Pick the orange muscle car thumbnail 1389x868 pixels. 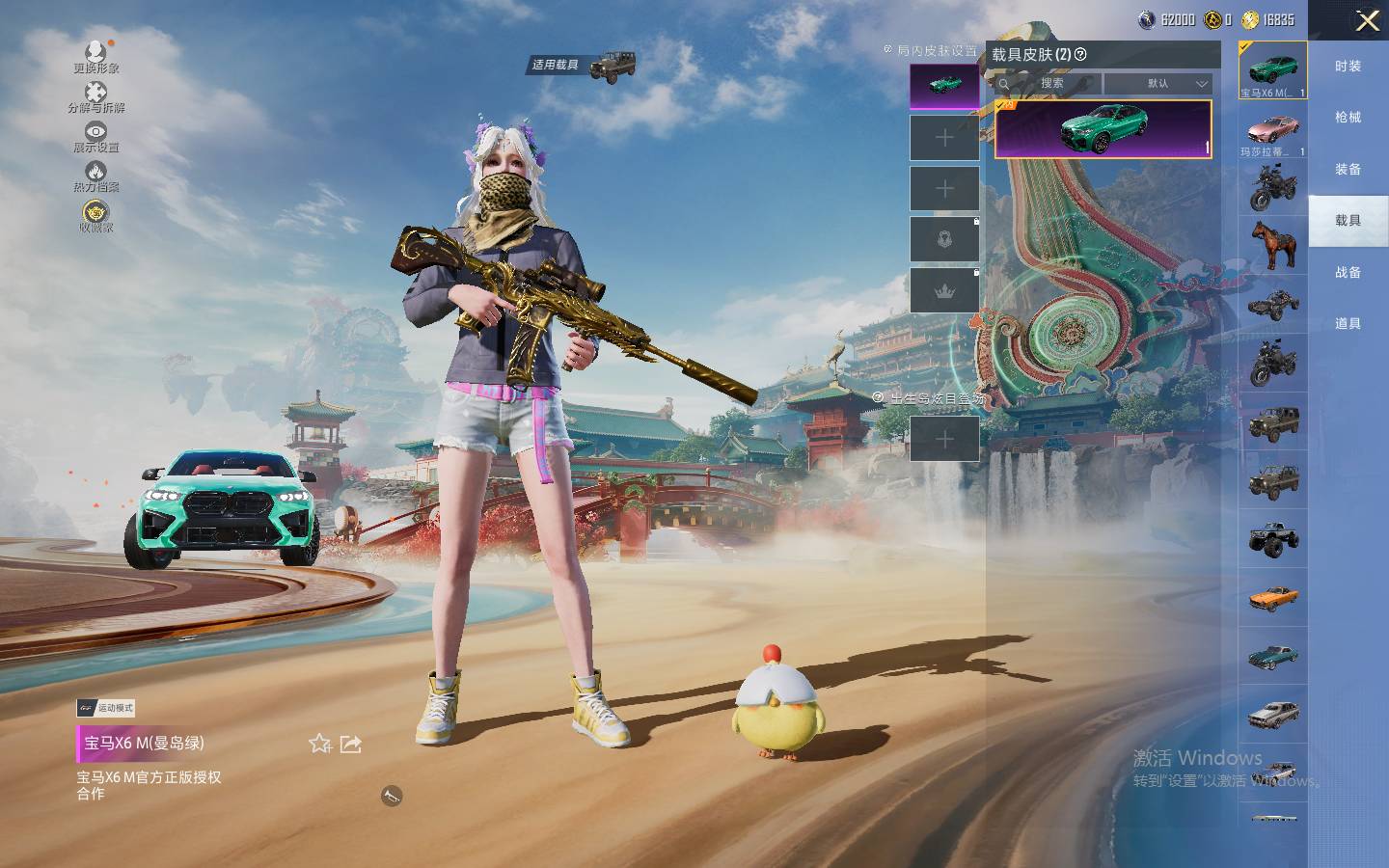[1272, 598]
